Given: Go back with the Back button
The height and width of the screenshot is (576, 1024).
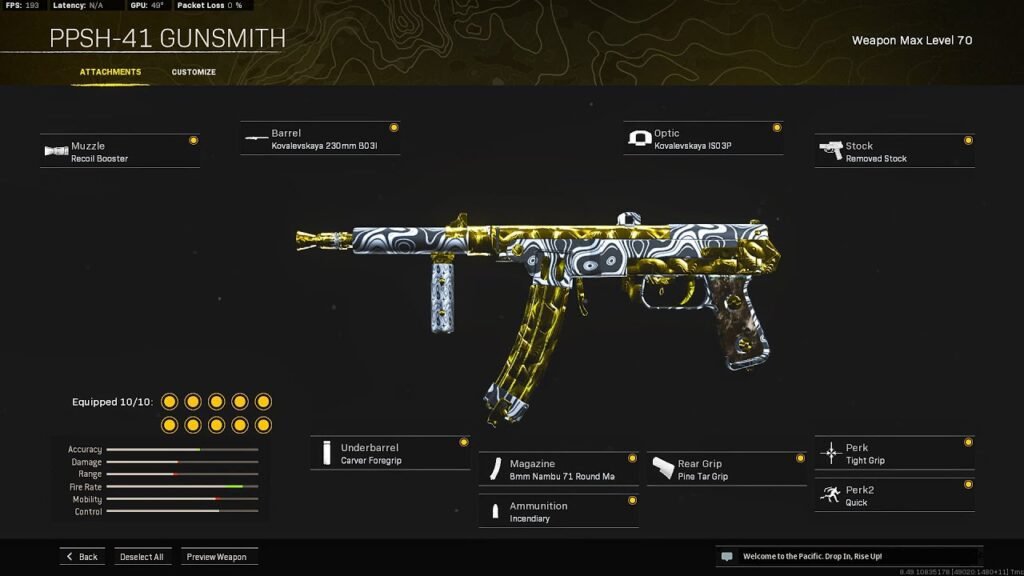Looking at the screenshot, I should click(x=82, y=557).
